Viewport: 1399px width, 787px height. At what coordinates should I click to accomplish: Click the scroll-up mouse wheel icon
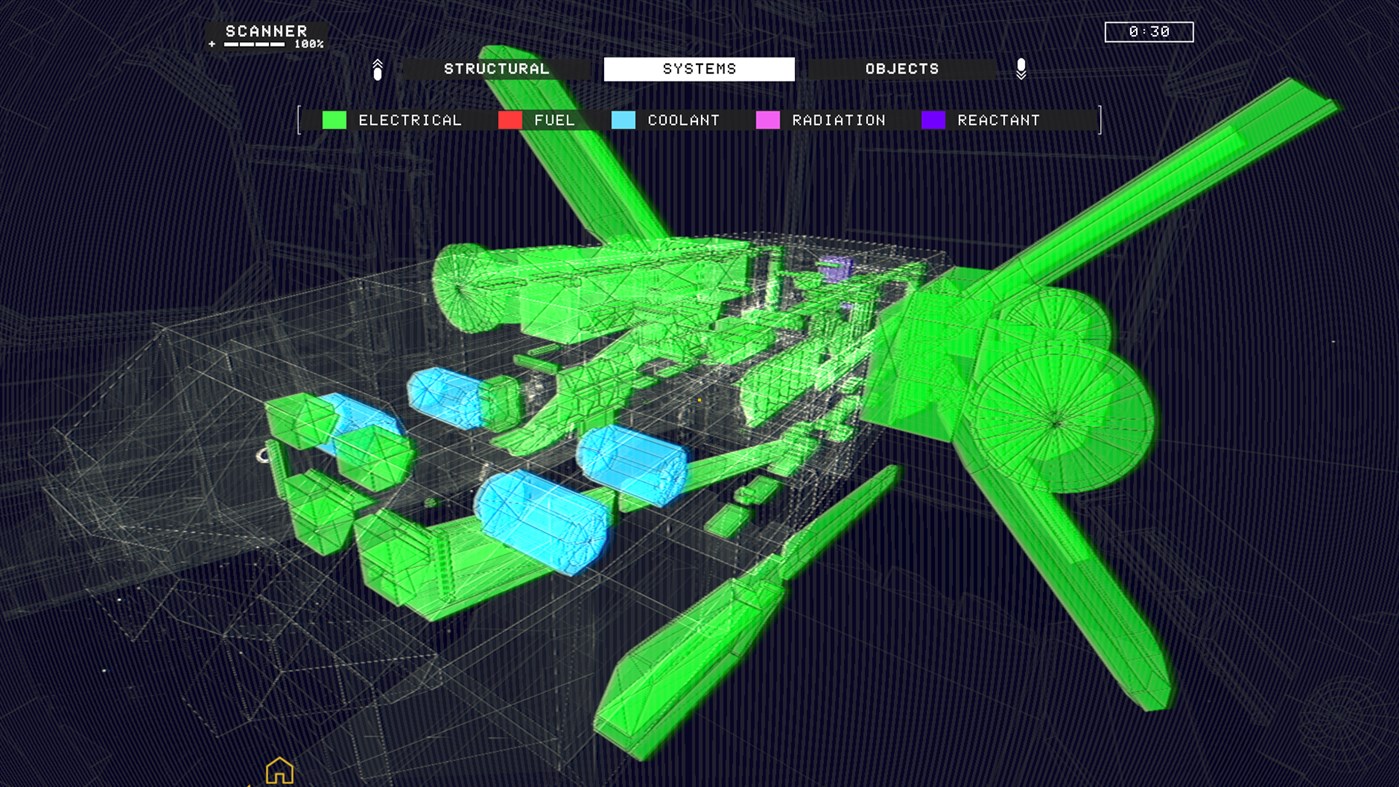377,68
